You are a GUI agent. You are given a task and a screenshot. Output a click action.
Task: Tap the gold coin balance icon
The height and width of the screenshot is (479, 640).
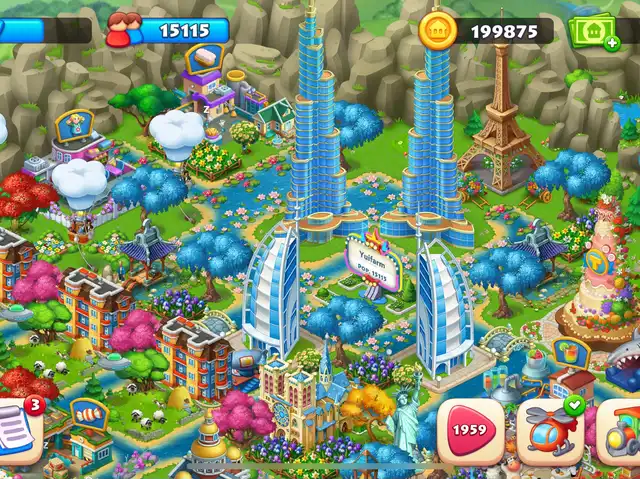point(437,29)
